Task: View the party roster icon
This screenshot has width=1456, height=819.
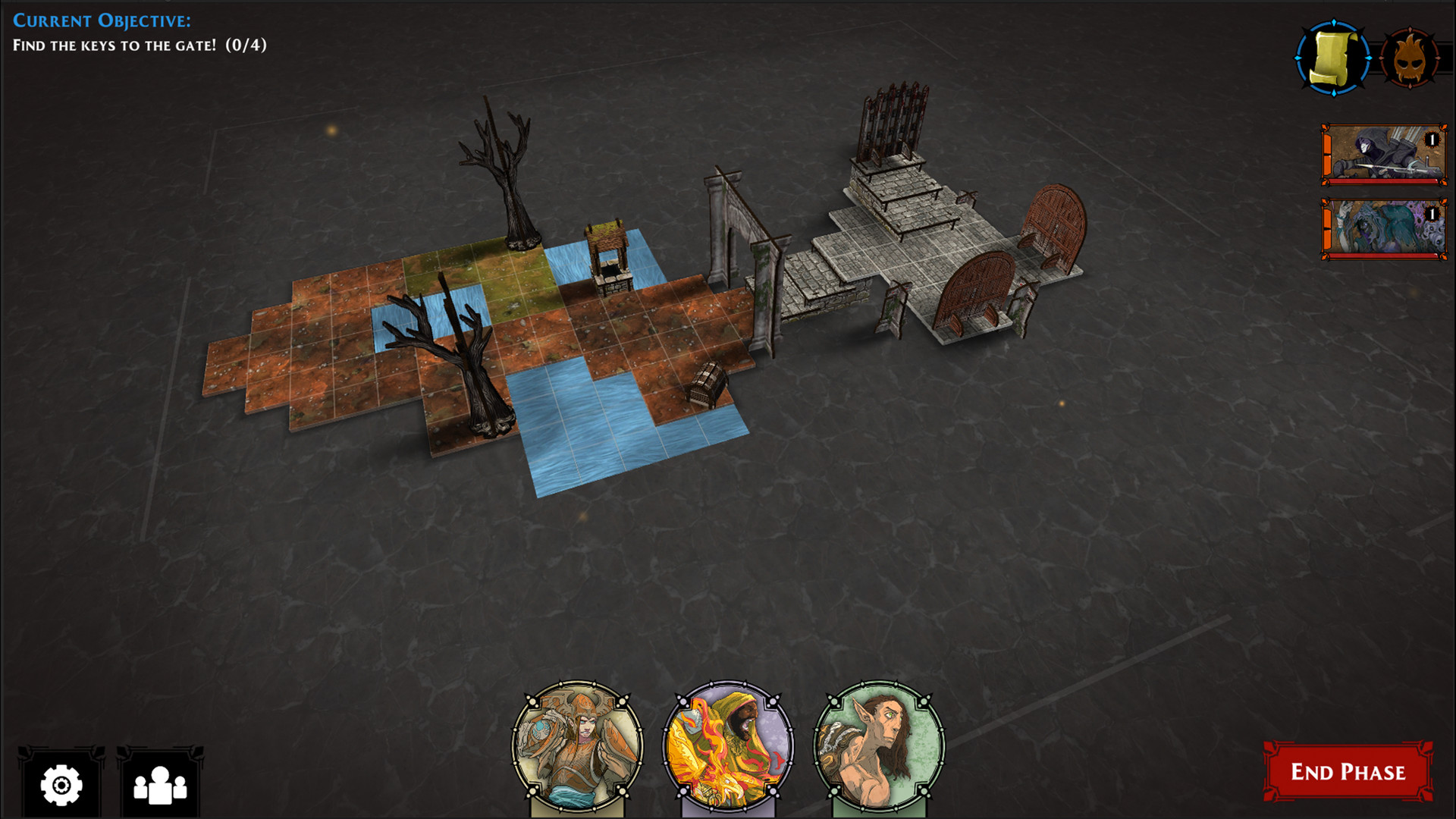Action: click(159, 786)
